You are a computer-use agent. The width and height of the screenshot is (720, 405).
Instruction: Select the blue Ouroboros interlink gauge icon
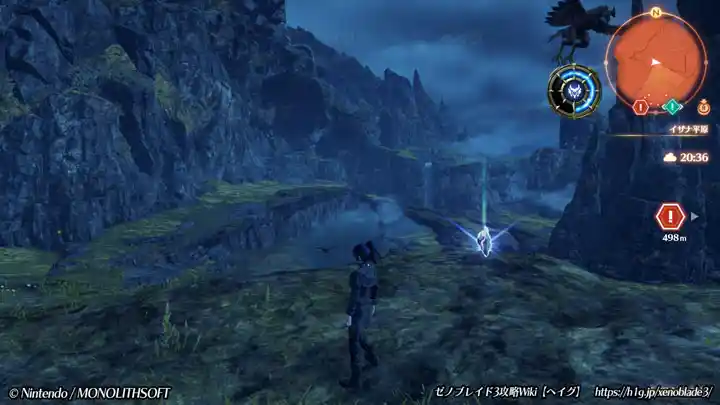574,91
